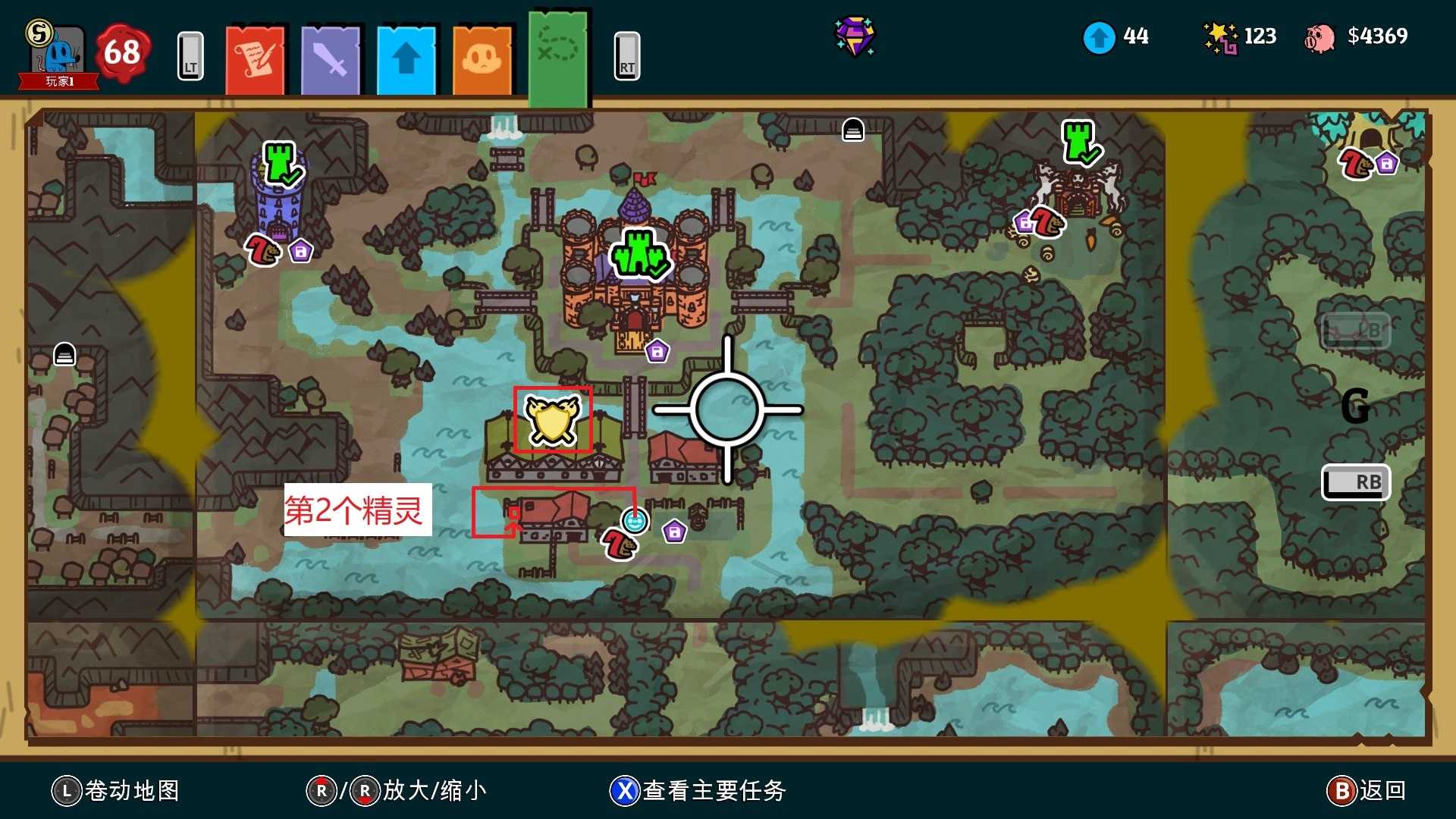Open the blue upgrade arrow tab

click(x=407, y=57)
